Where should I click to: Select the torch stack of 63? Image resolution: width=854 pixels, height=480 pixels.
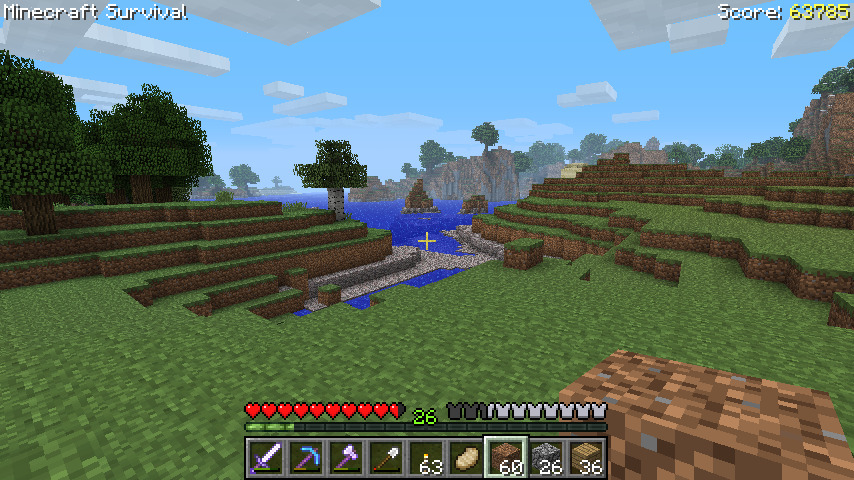coord(426,457)
